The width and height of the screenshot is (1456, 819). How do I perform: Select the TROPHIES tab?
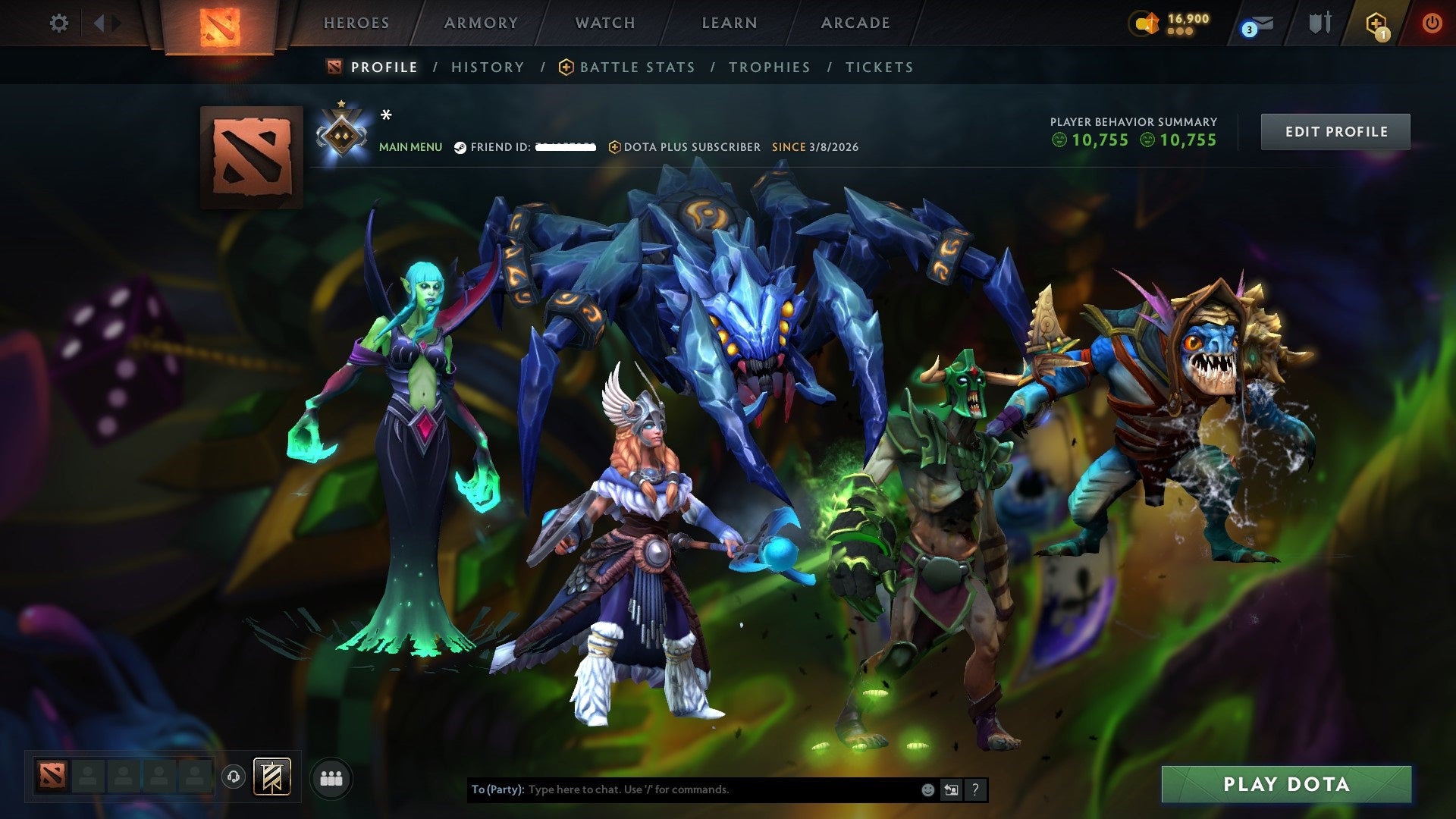coord(769,67)
